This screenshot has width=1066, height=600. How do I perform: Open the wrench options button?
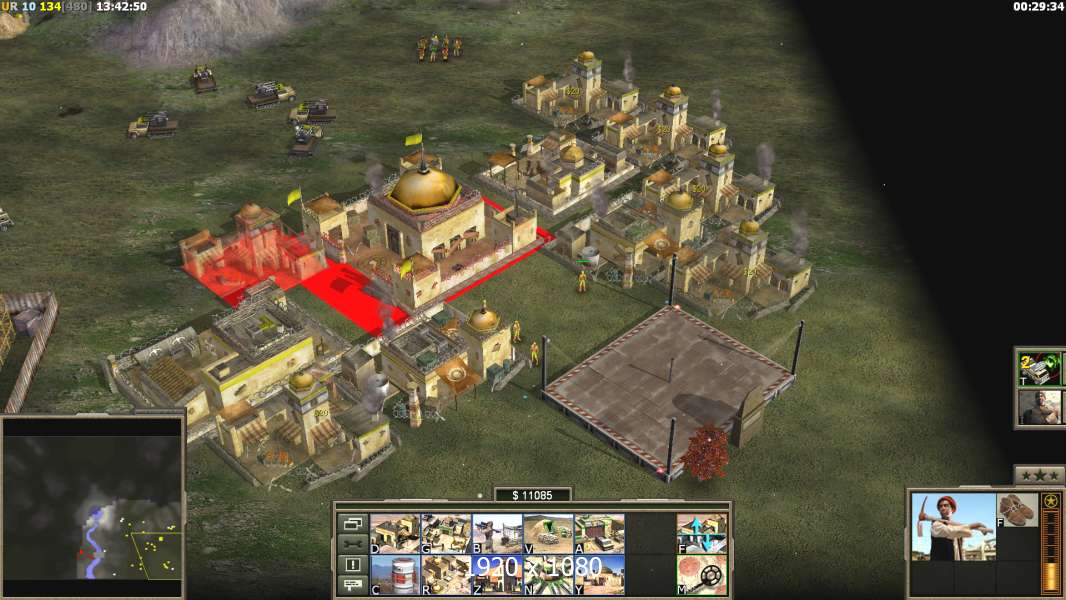(x=352, y=544)
